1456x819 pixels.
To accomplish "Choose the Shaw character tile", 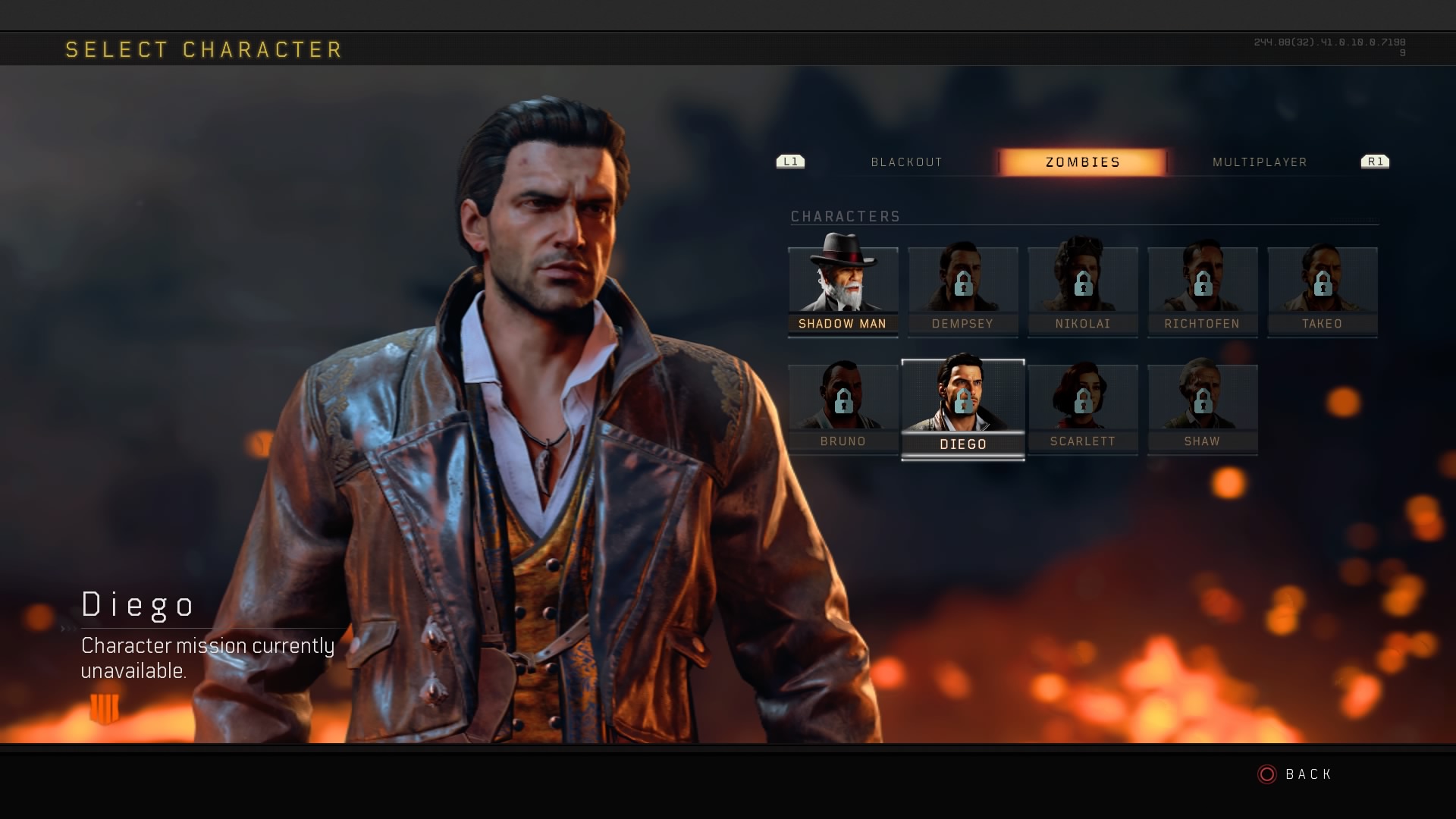I will click(1202, 408).
